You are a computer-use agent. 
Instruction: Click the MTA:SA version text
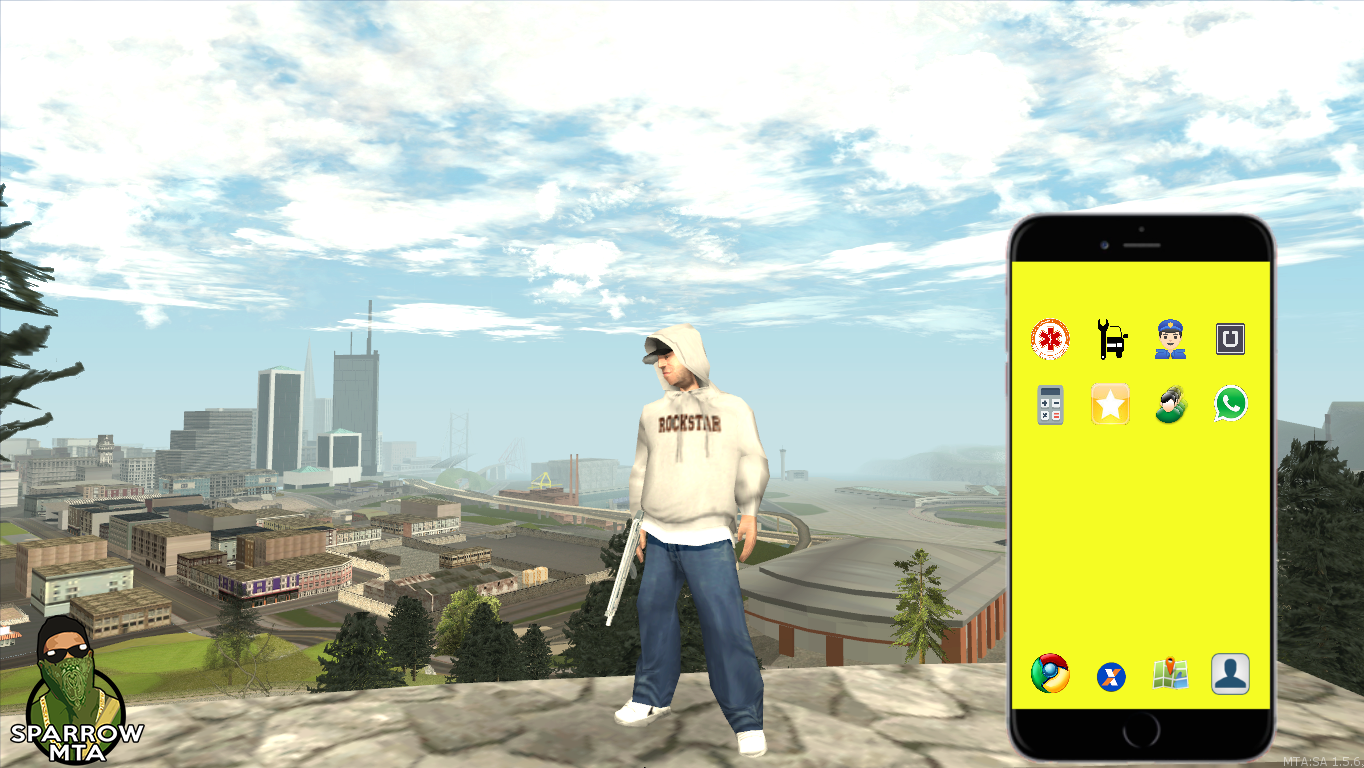1322,758
